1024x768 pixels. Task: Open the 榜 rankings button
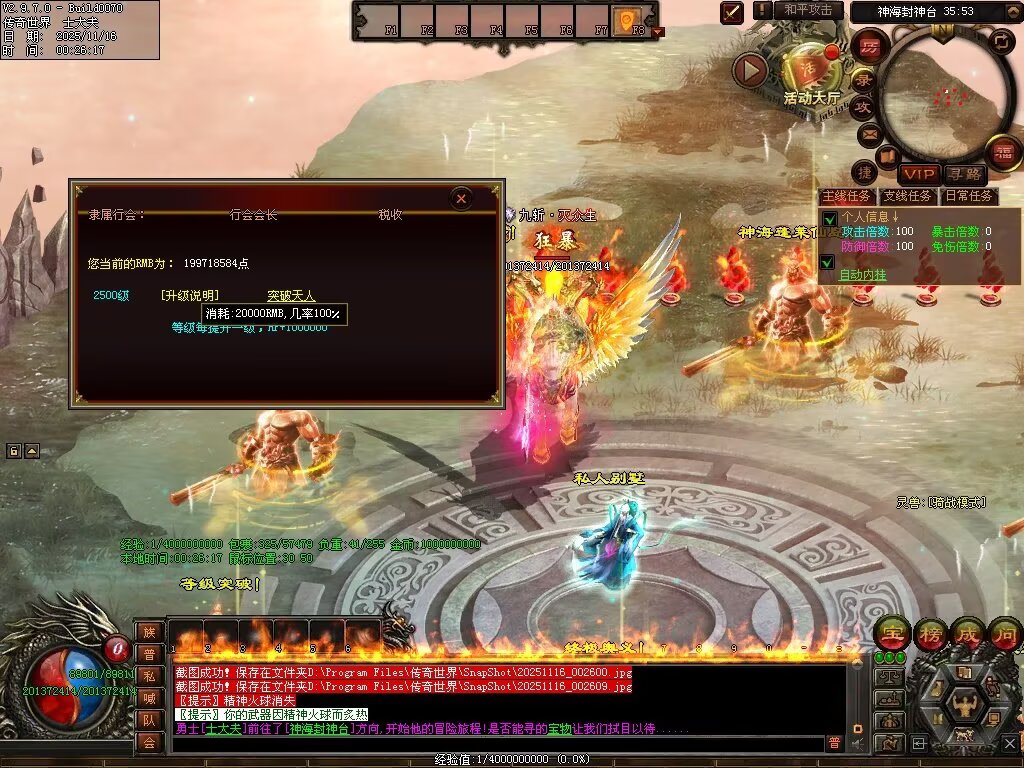tap(928, 633)
